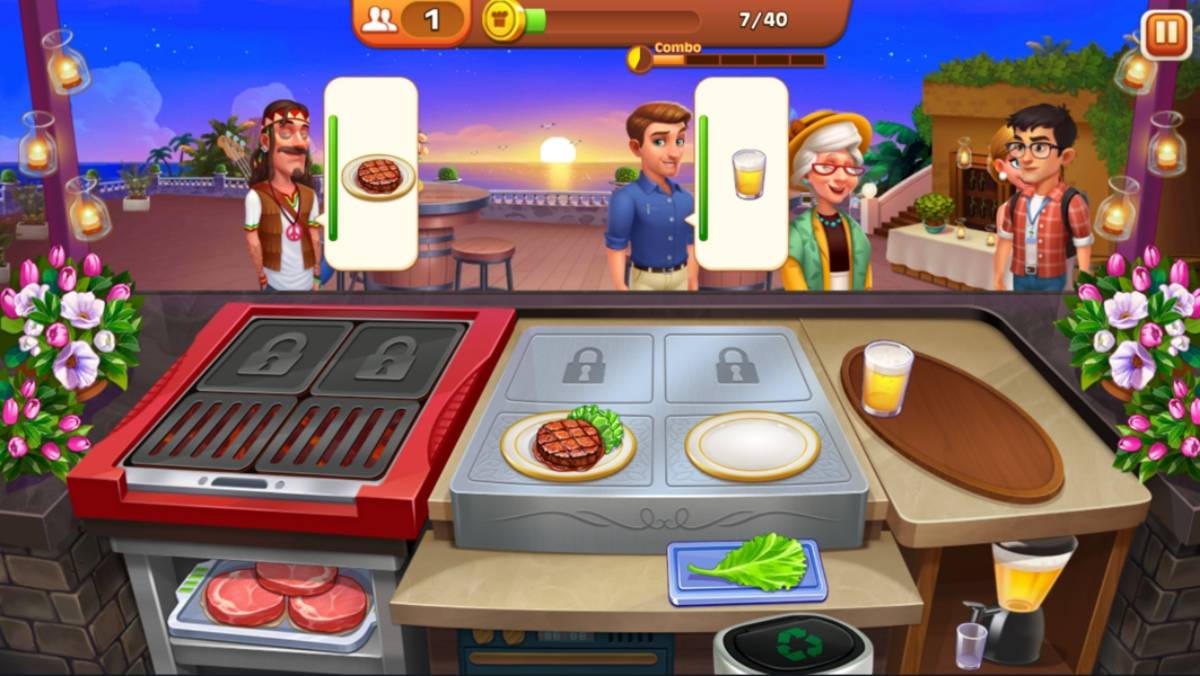Serve the juice glass on the wooden tray
This screenshot has height=676, width=1200.
886,378
